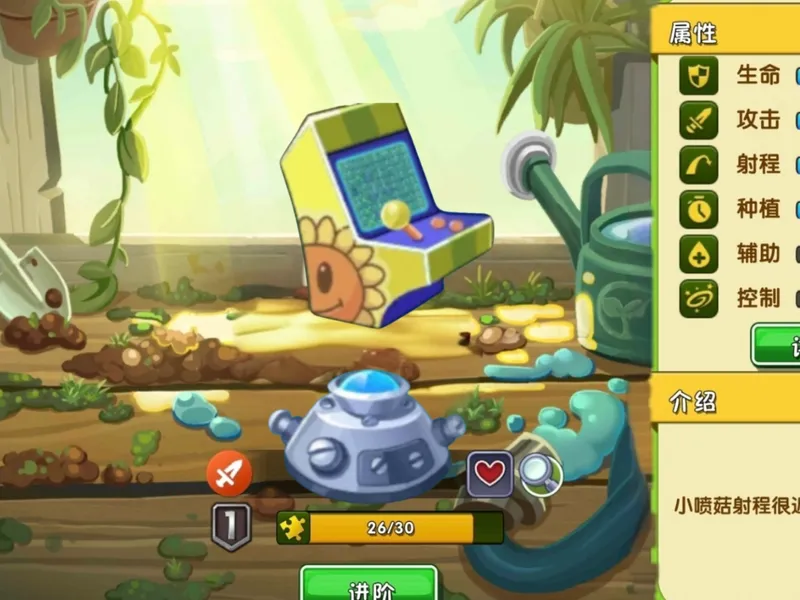Screen dimensions: 800x600
Task: Select the level 1 shield badge
Action: coord(230,525)
